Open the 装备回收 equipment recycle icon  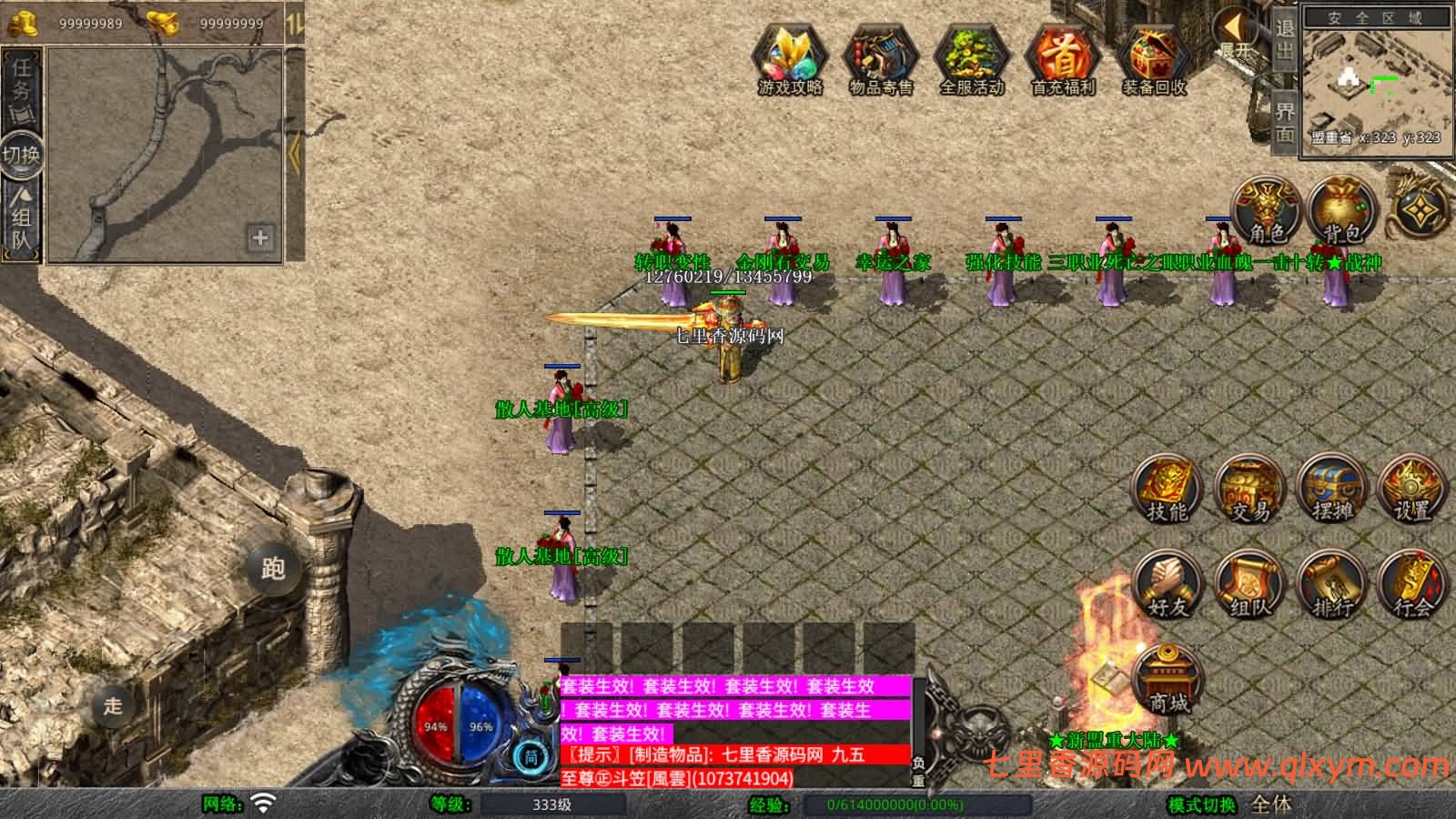click(x=1153, y=59)
